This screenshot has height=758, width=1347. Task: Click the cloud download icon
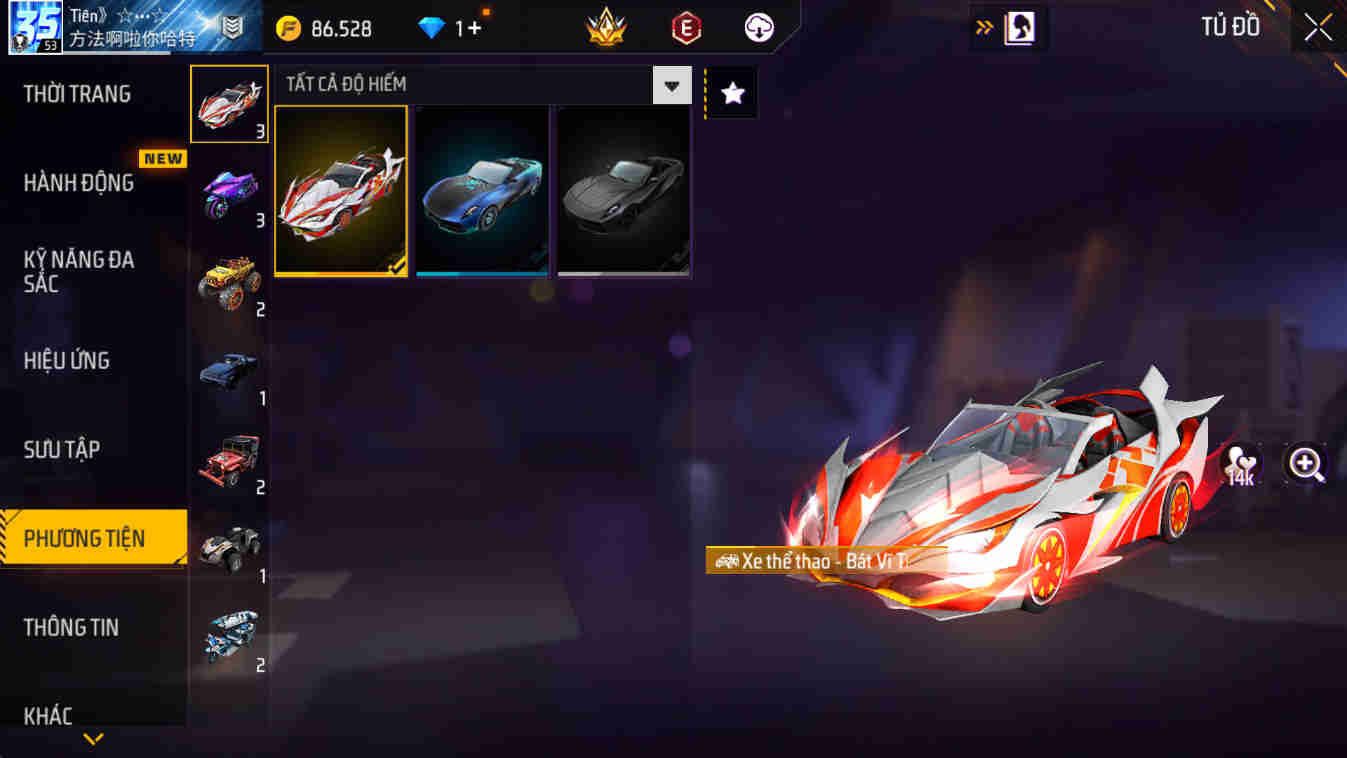point(758,28)
